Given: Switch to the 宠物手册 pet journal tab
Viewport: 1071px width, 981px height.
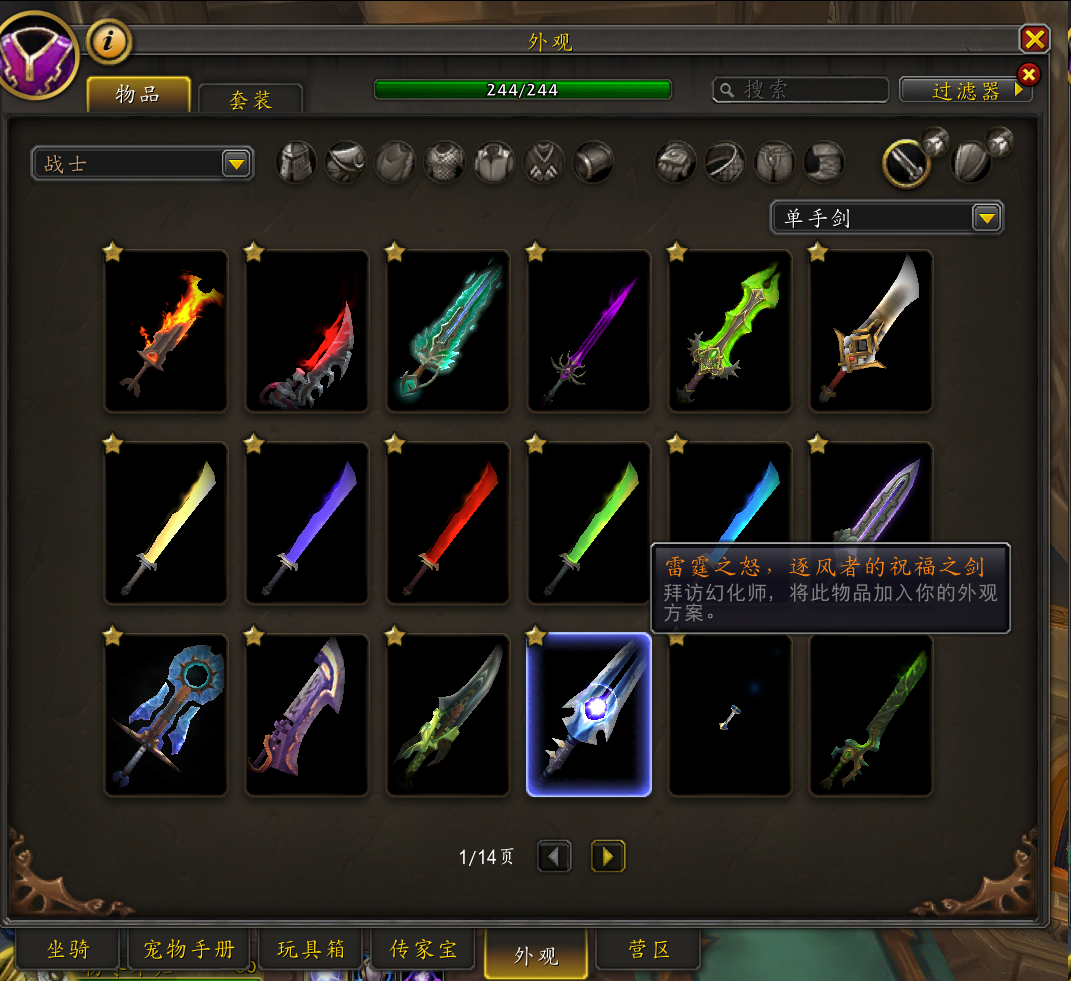Looking at the screenshot, I should point(189,950).
